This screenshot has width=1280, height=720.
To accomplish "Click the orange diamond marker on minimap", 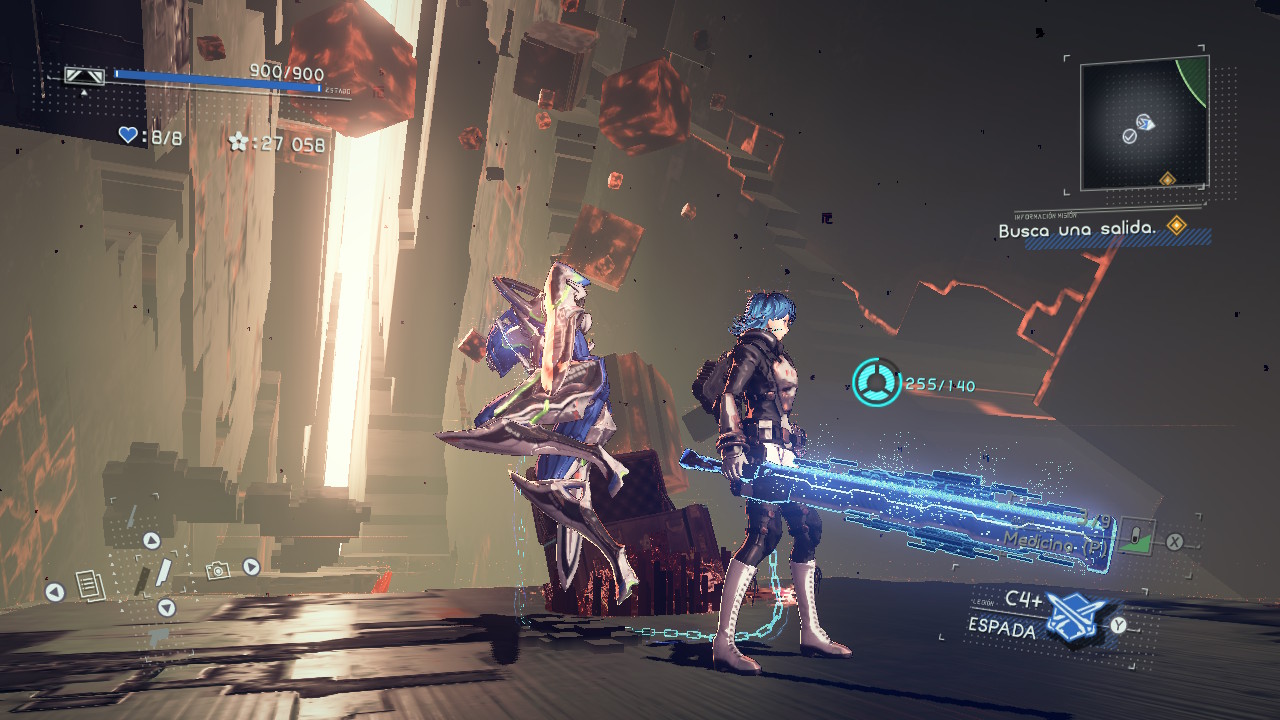I will (x=1166, y=179).
